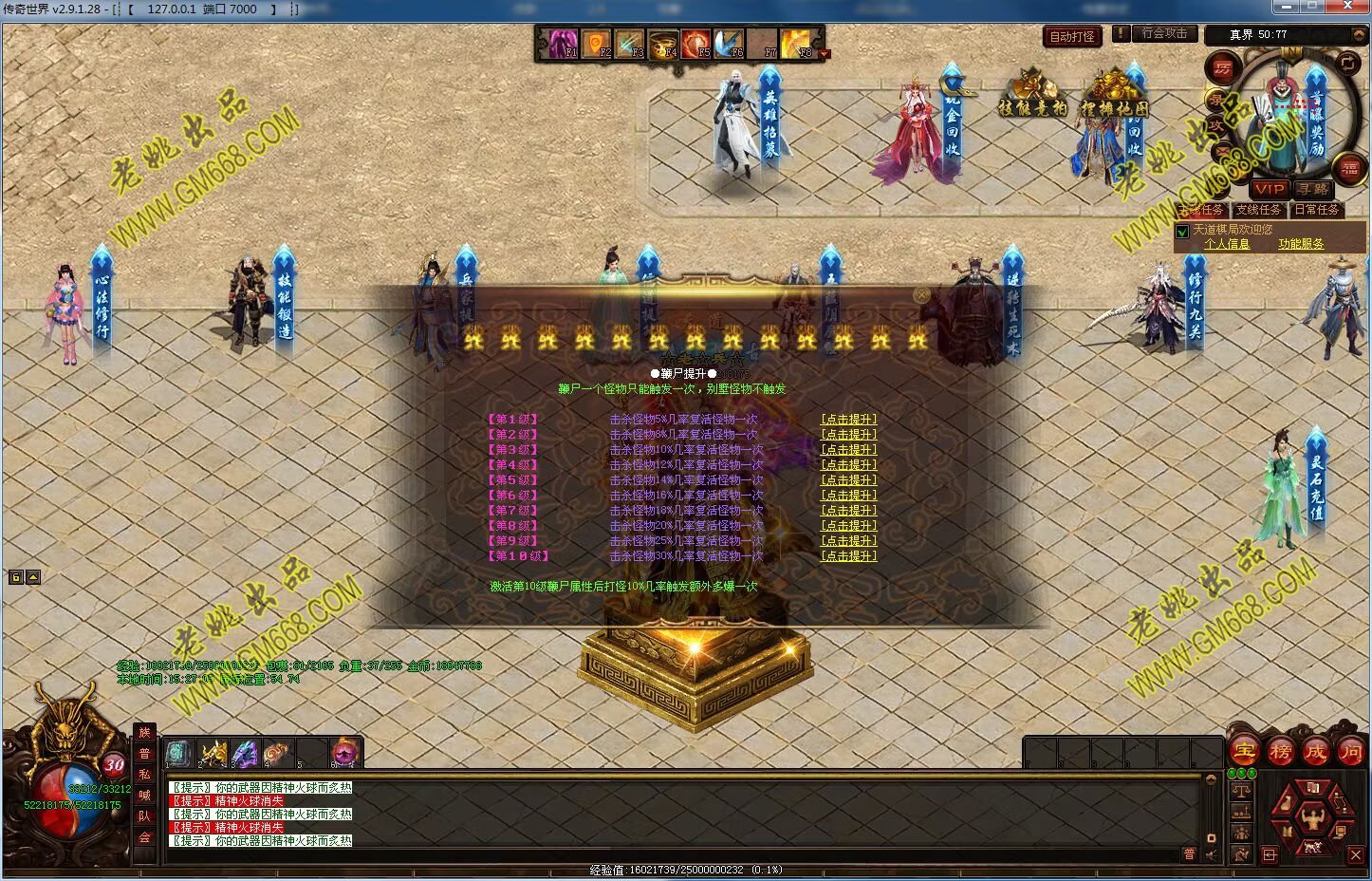
Task: Switch to the 支线任务 side quest tab
Action: pos(1258,210)
